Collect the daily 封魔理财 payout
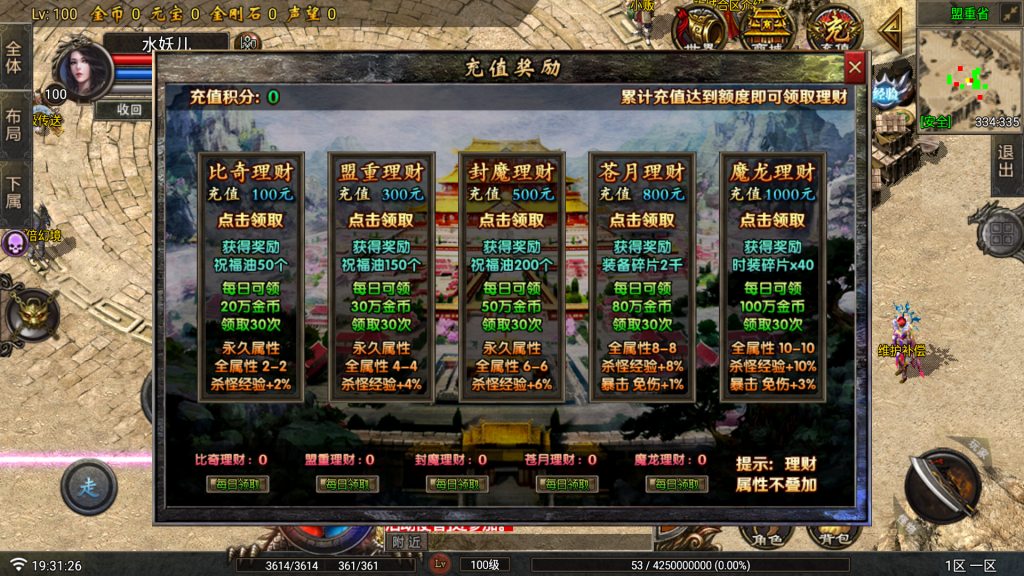This screenshot has width=1024, height=576. pos(457,484)
